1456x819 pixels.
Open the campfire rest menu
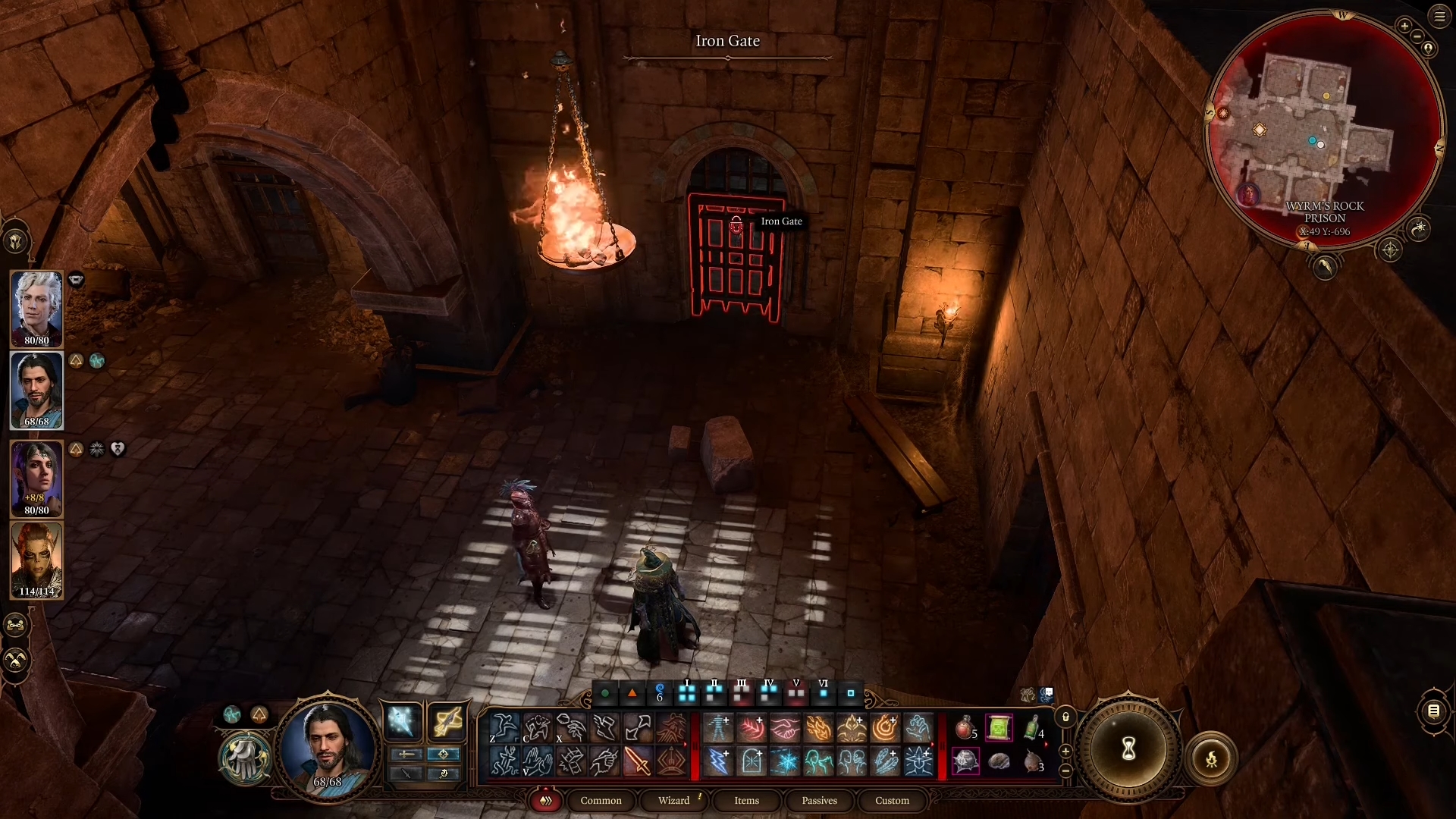pos(1211,758)
